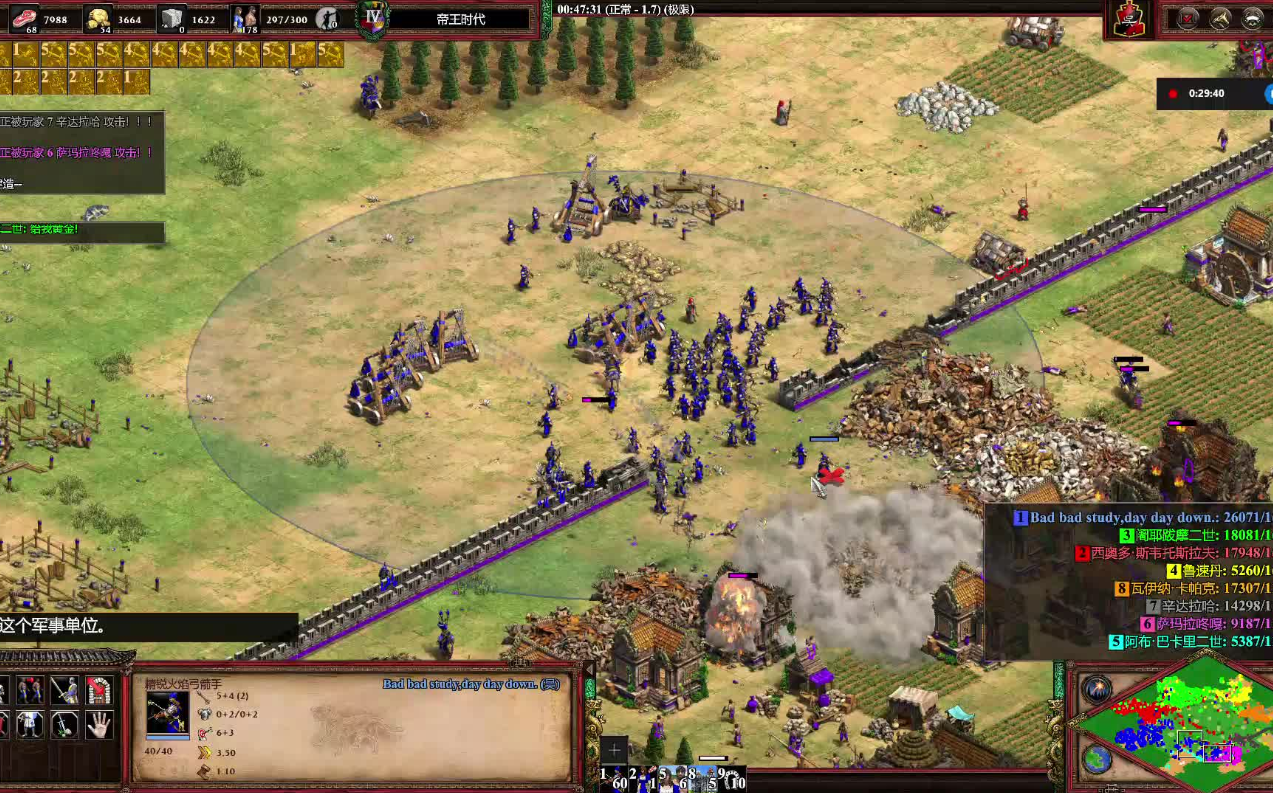
Task: Click the red recording indicator dot
Action: [x=1173, y=94]
